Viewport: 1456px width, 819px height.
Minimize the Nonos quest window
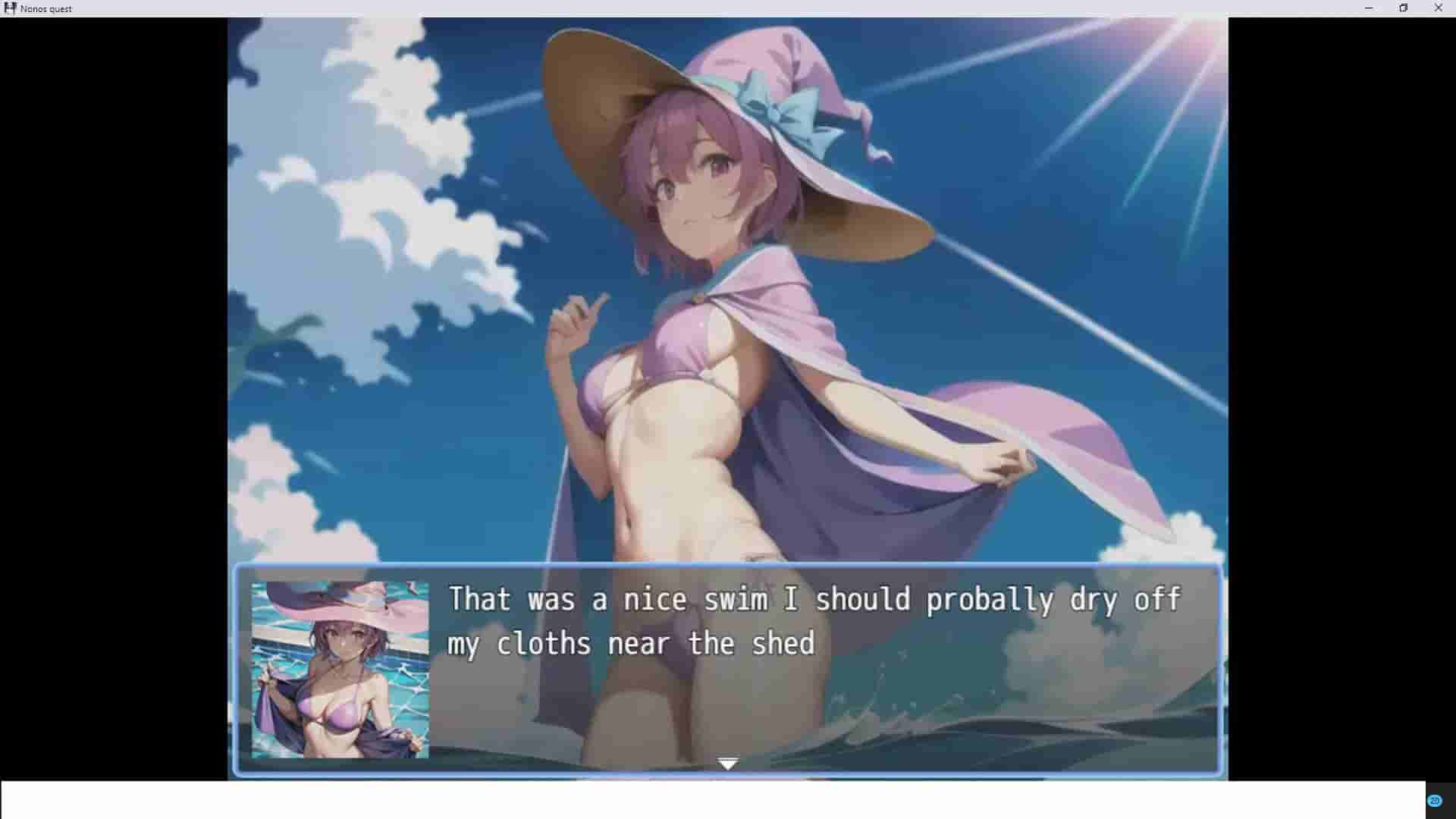(1368, 8)
